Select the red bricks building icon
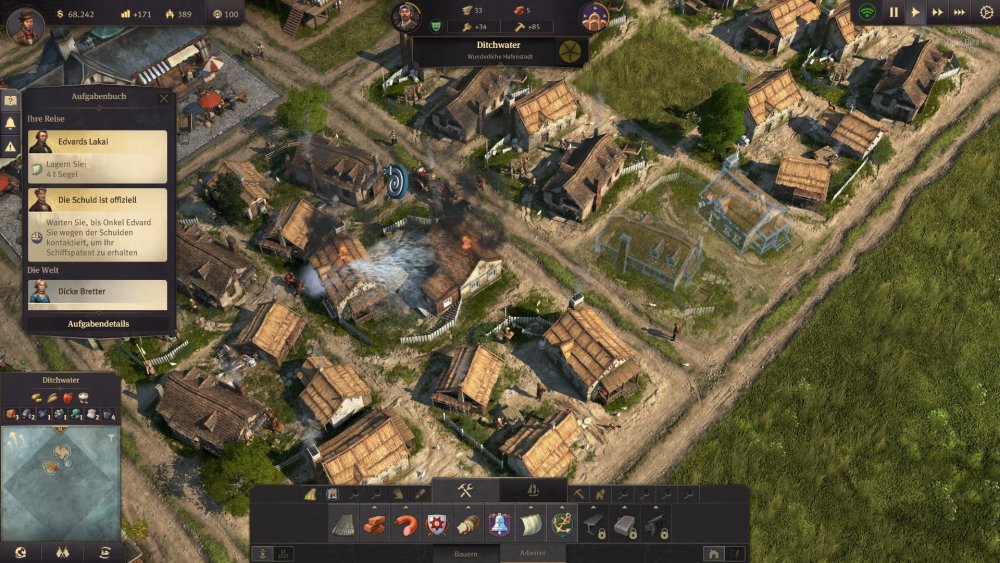The height and width of the screenshot is (563, 1000). click(x=375, y=524)
